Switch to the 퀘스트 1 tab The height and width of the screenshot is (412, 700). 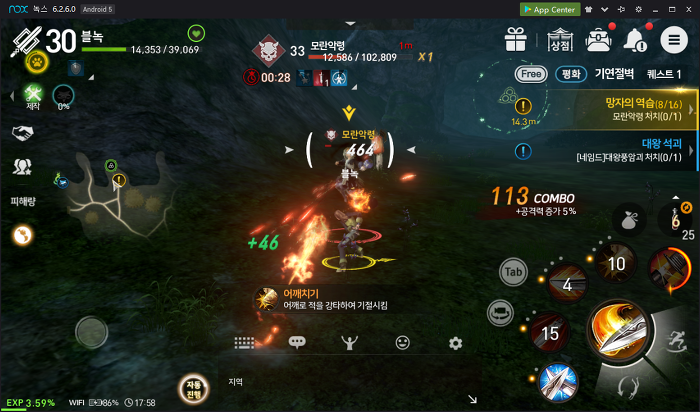coord(665,74)
